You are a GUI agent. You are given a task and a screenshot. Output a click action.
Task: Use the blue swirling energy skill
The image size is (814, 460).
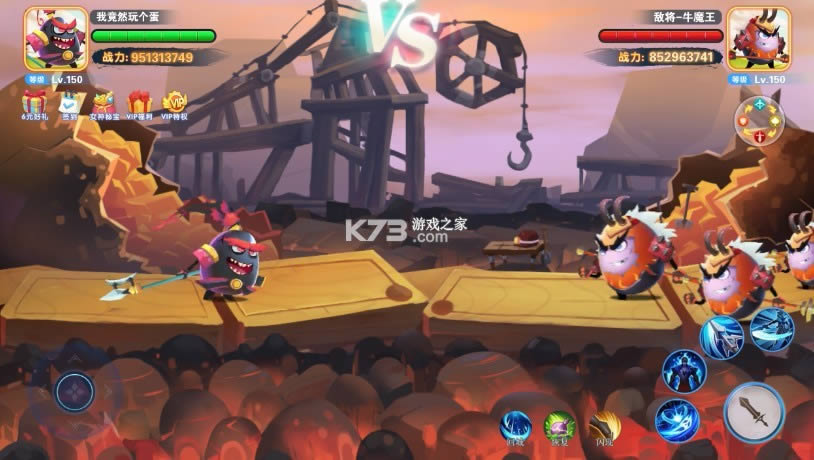[x=677, y=420]
